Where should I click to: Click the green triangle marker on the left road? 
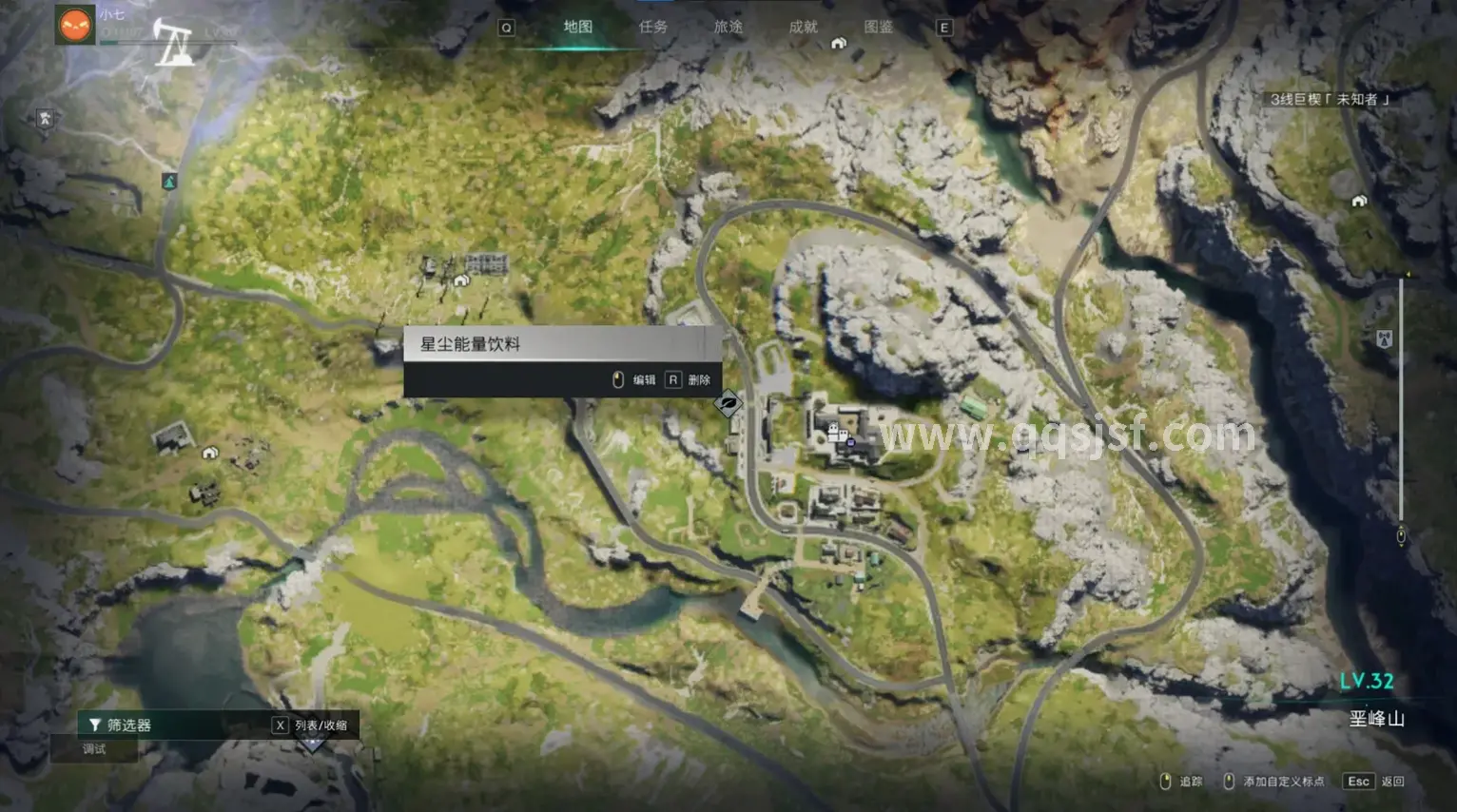tap(169, 181)
